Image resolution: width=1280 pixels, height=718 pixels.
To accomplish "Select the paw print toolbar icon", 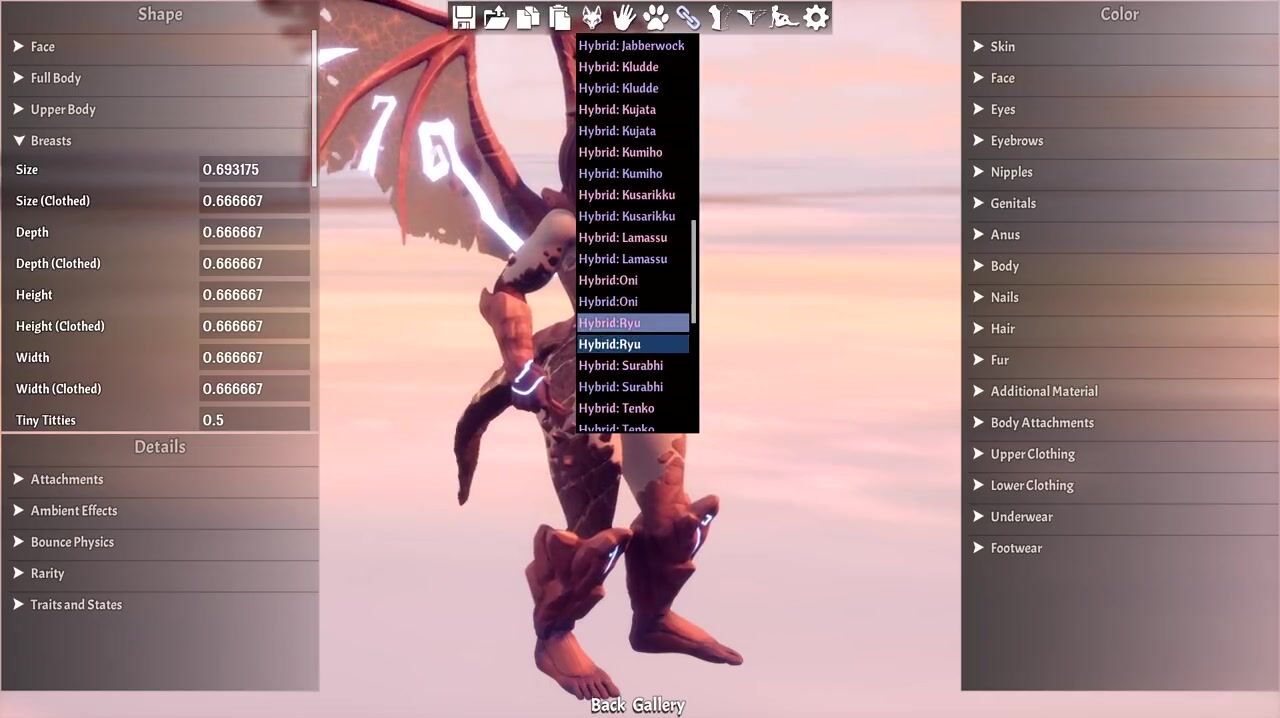I will click(x=656, y=17).
